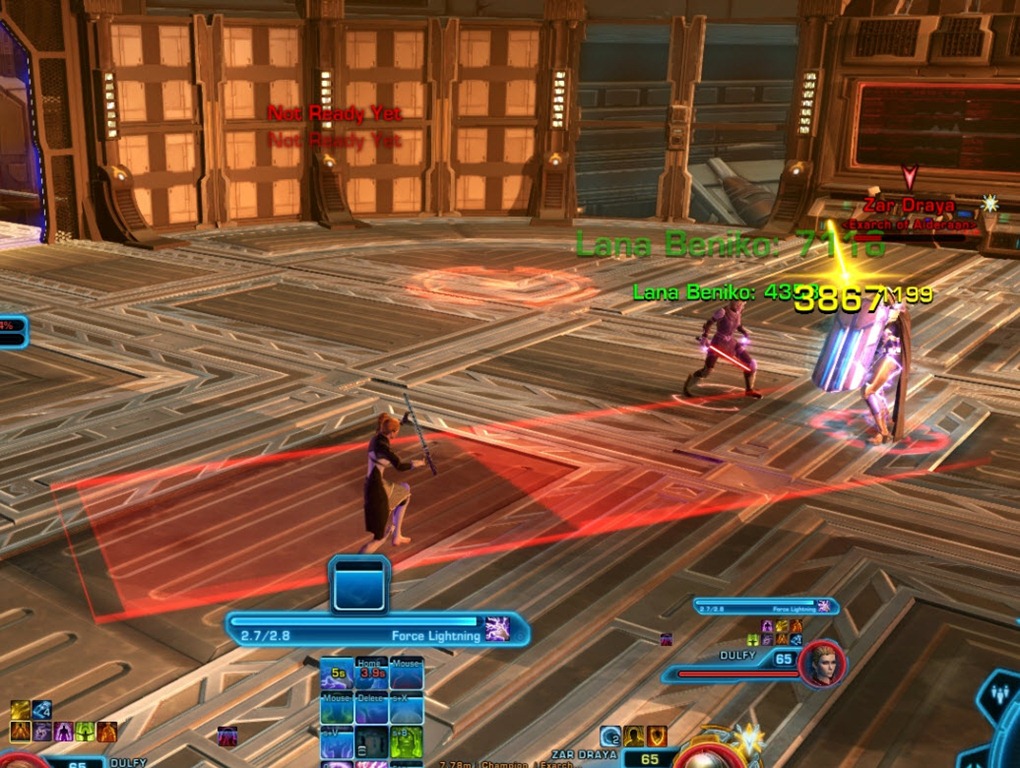1020x768 pixels.
Task: Click the Home-bound ability with 3.9s cooldown
Action: tap(372, 674)
